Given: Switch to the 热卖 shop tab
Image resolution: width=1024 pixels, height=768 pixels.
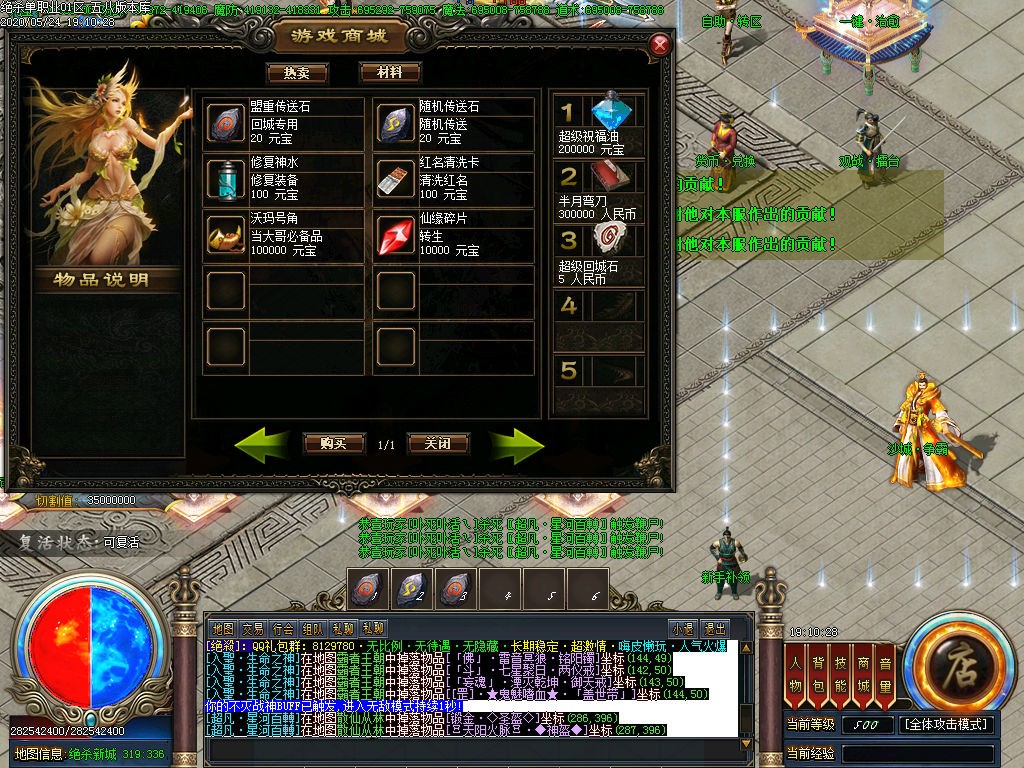Looking at the screenshot, I should click(x=297, y=73).
